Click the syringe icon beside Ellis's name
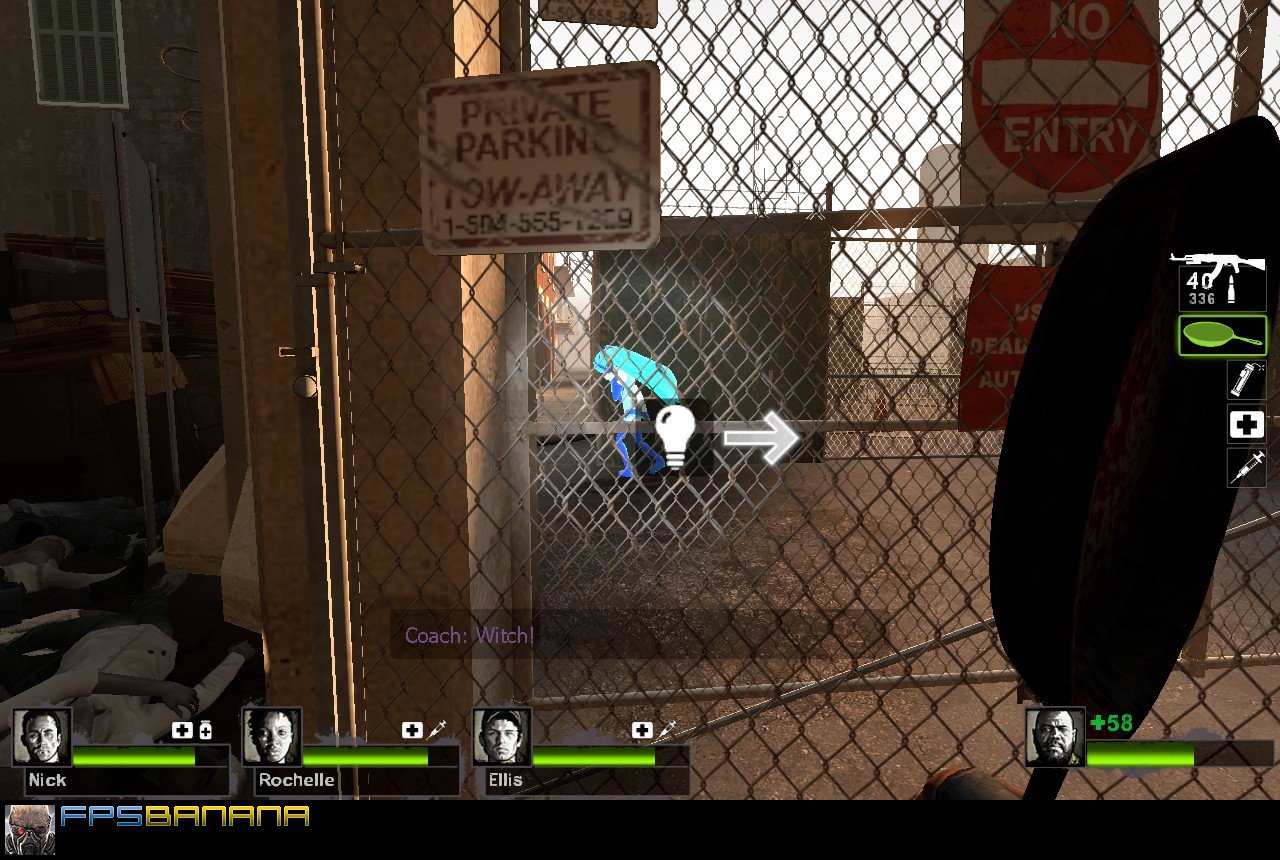 coord(668,729)
